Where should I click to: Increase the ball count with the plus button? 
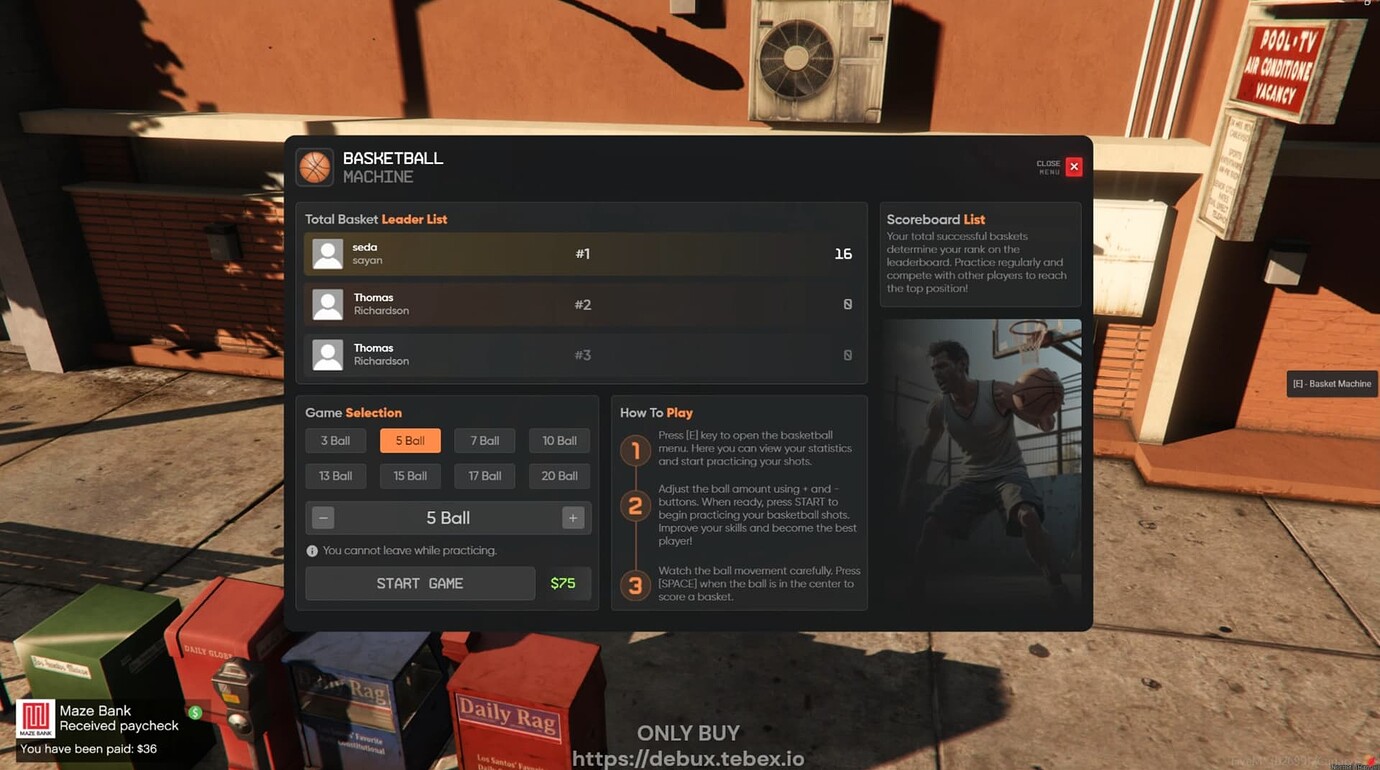pos(572,517)
